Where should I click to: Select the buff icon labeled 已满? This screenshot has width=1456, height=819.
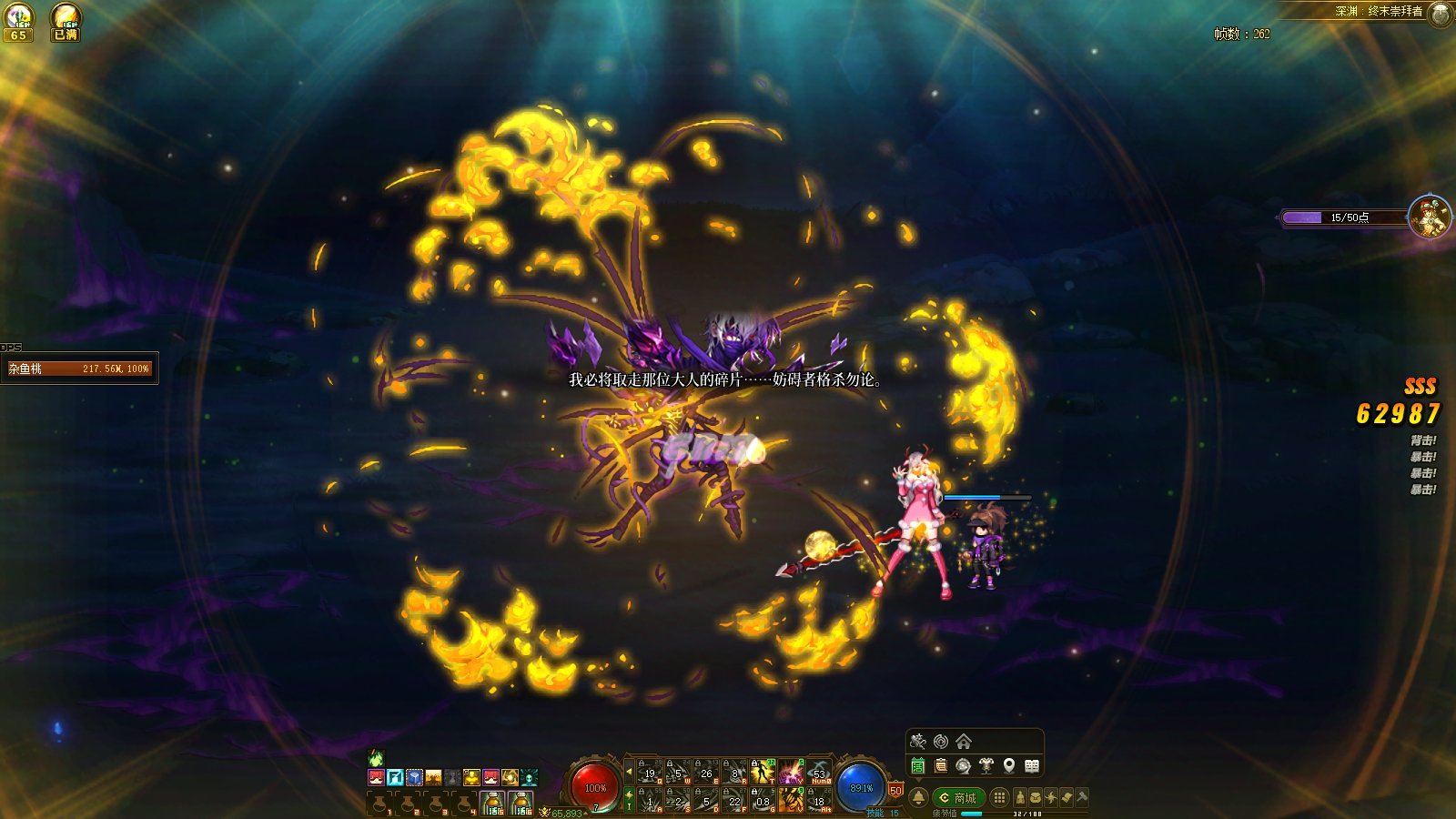click(x=66, y=22)
